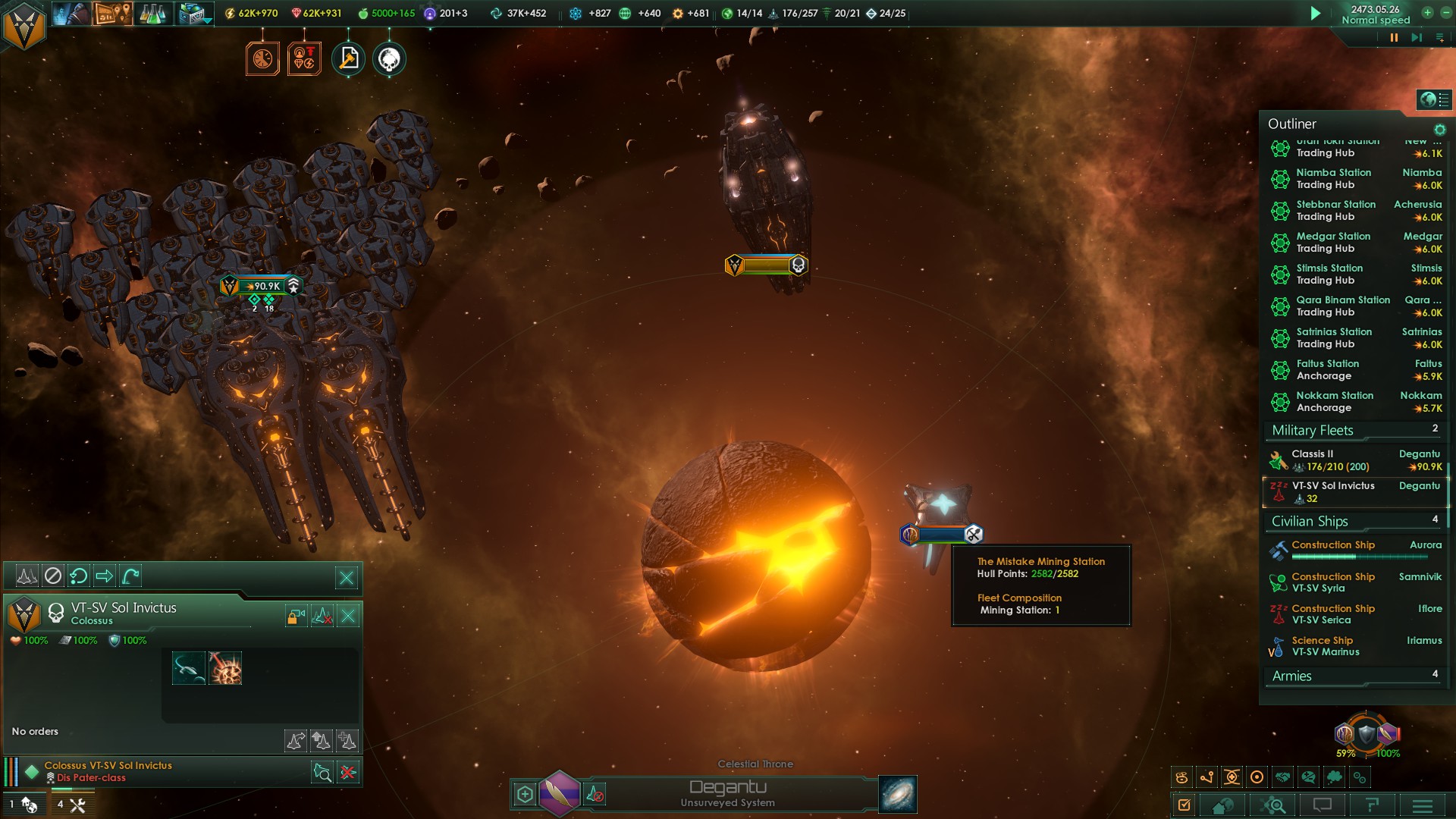Open the Situation Log map-pin button
The width and height of the screenshot is (1456, 819).
pos(111,13)
